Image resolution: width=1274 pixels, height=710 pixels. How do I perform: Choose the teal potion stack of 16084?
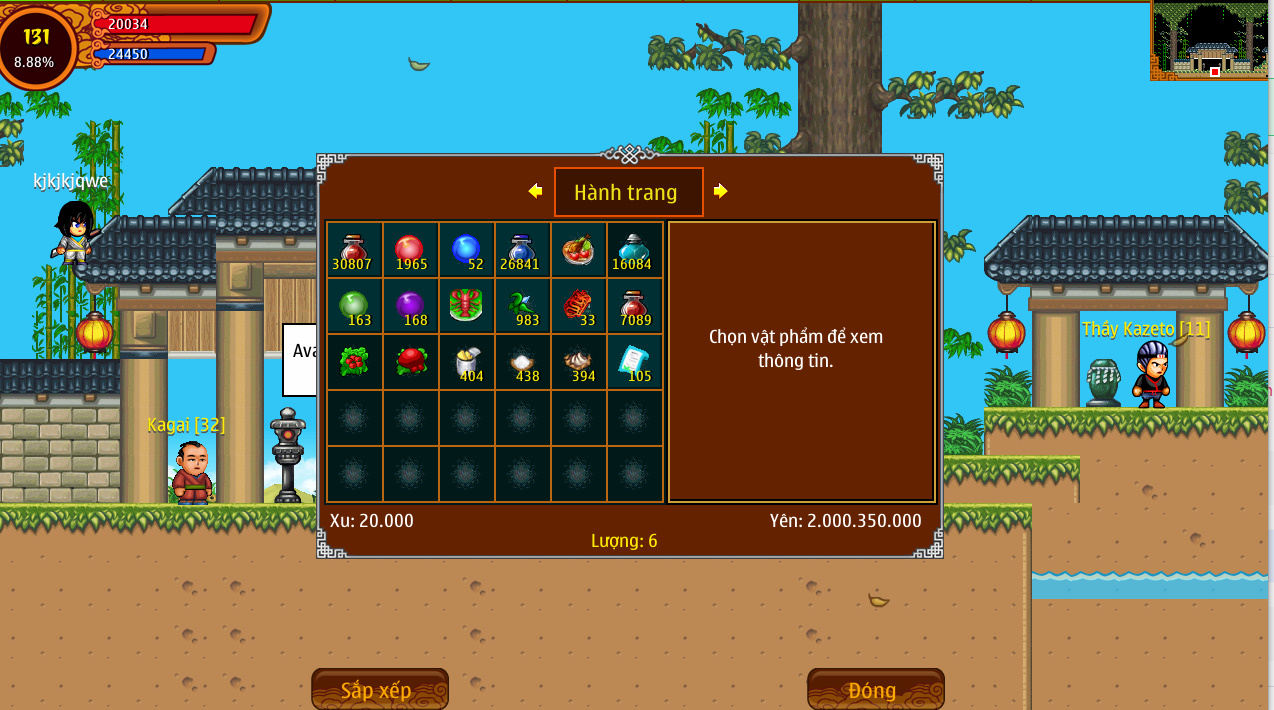click(x=634, y=250)
